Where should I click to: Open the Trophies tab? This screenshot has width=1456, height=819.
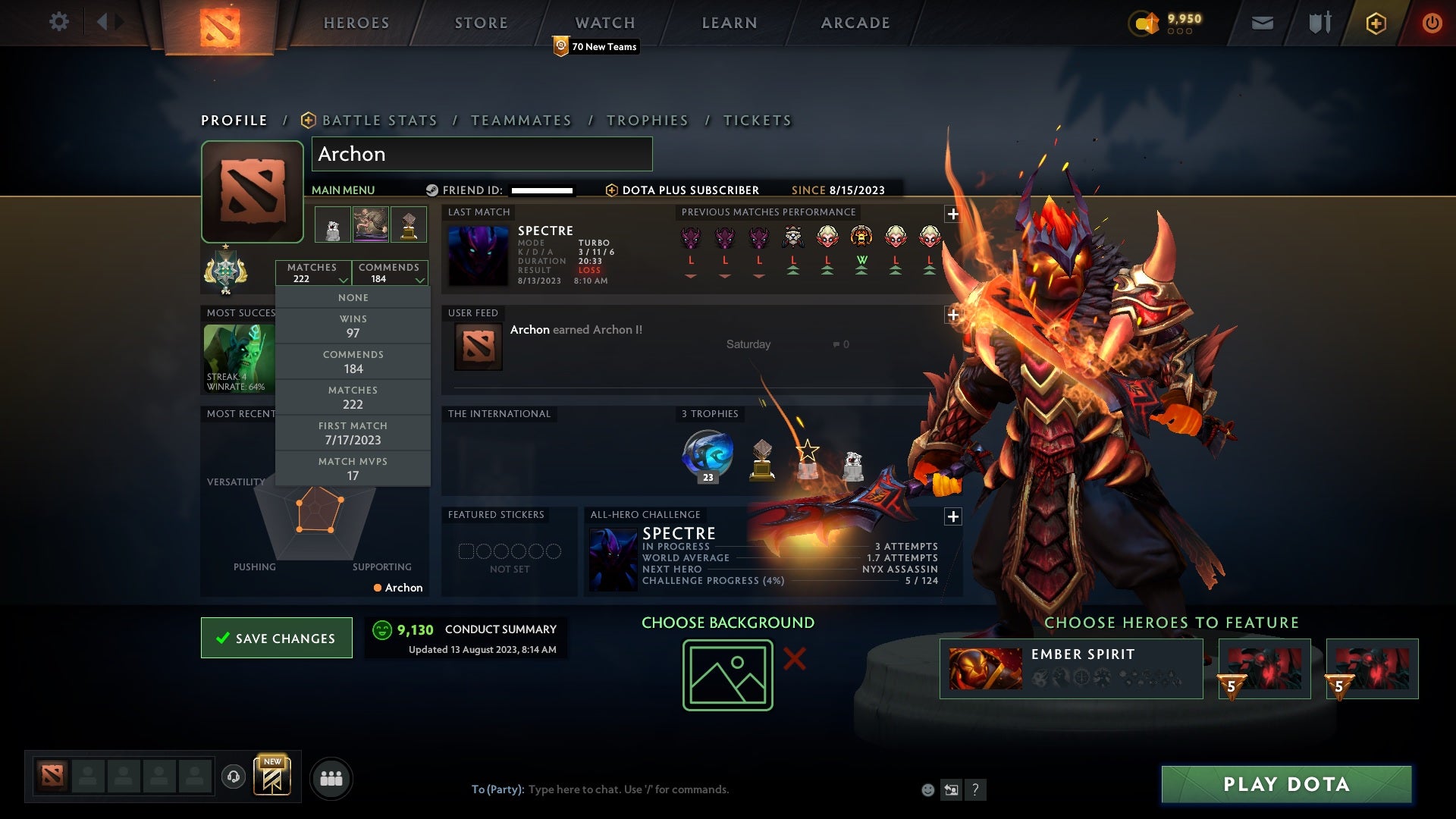pyautogui.click(x=647, y=120)
